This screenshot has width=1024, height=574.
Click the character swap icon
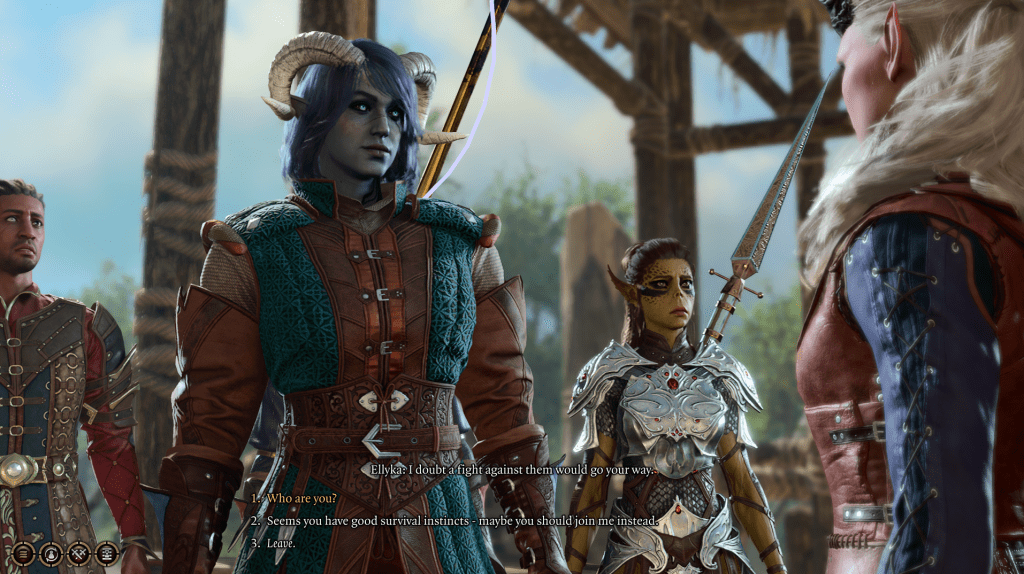(50, 552)
